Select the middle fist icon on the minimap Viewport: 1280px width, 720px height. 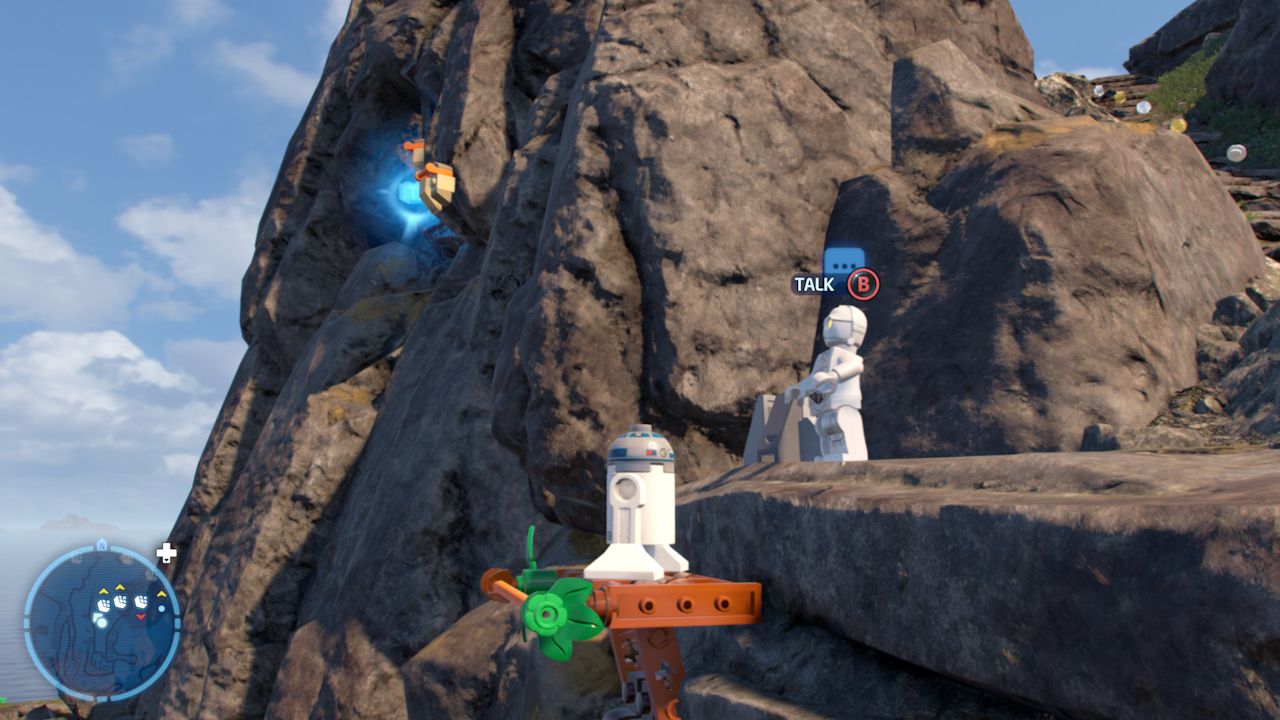click(x=120, y=601)
